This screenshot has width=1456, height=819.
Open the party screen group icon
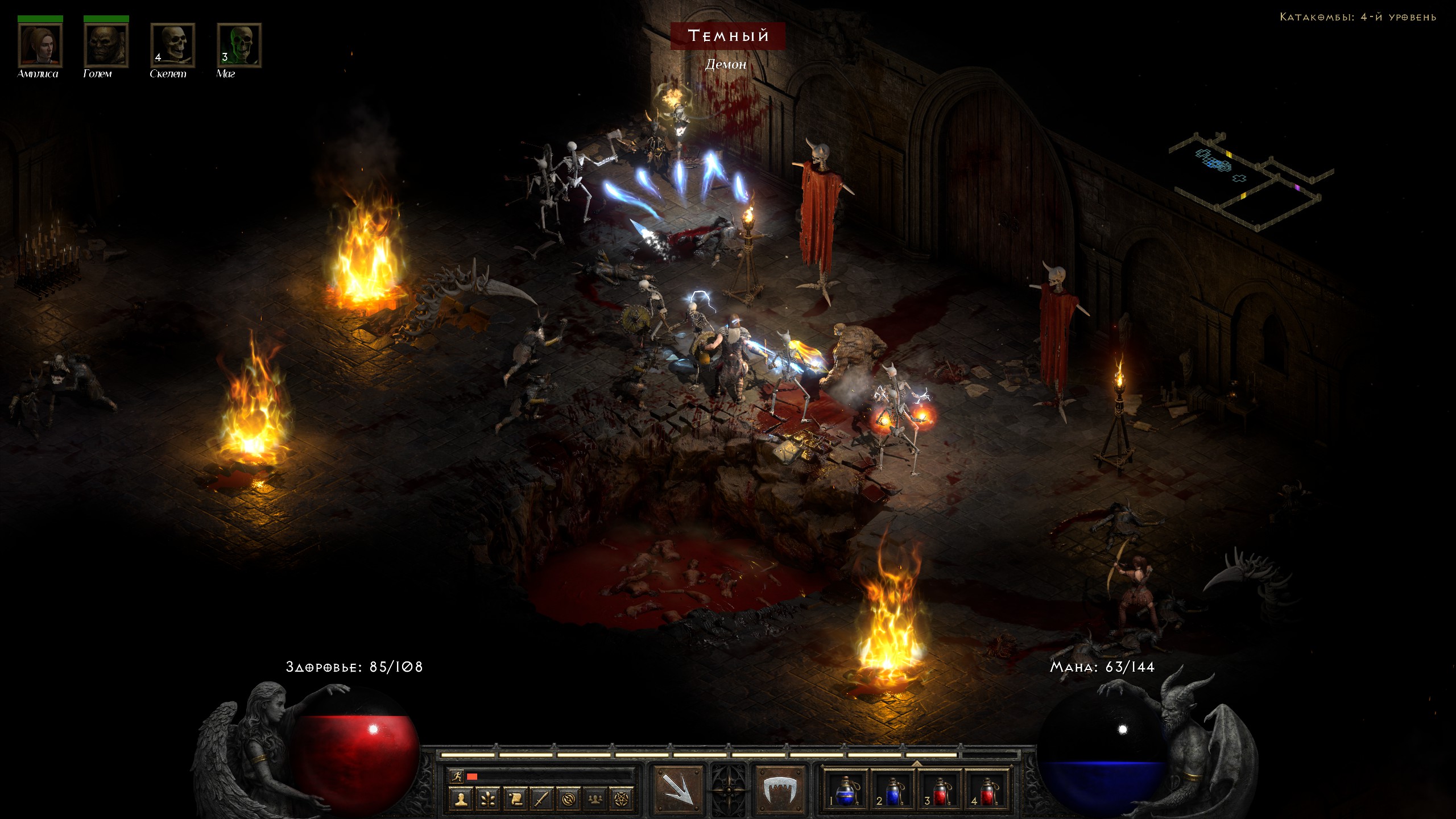[x=595, y=799]
